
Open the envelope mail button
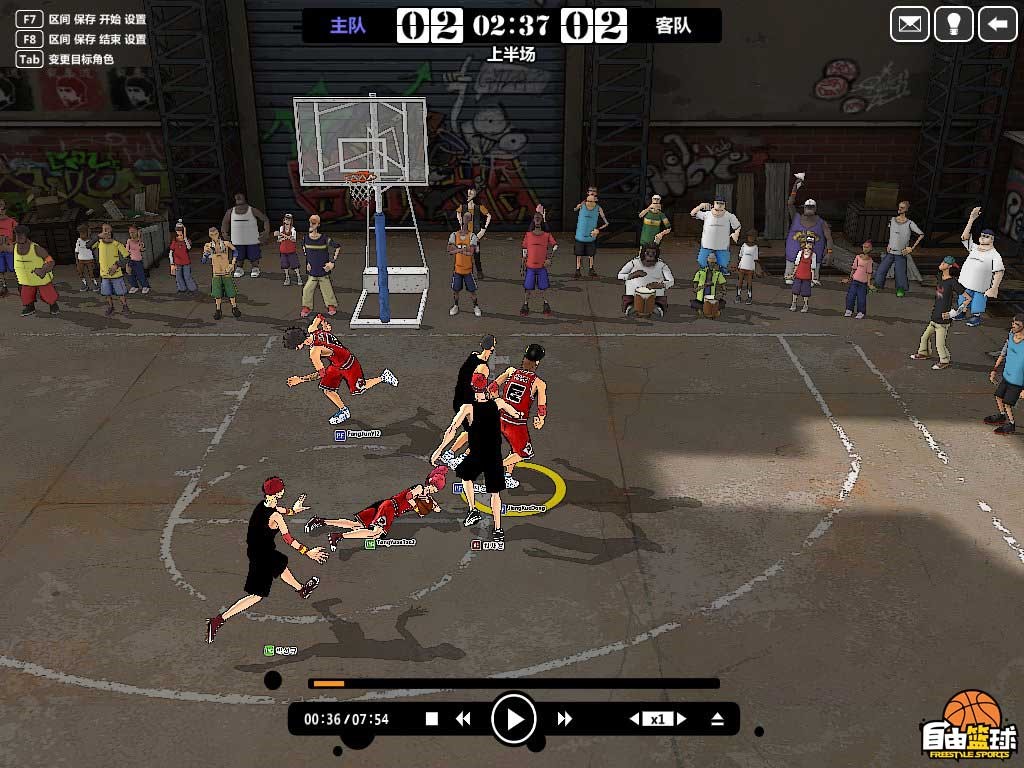[x=910, y=24]
